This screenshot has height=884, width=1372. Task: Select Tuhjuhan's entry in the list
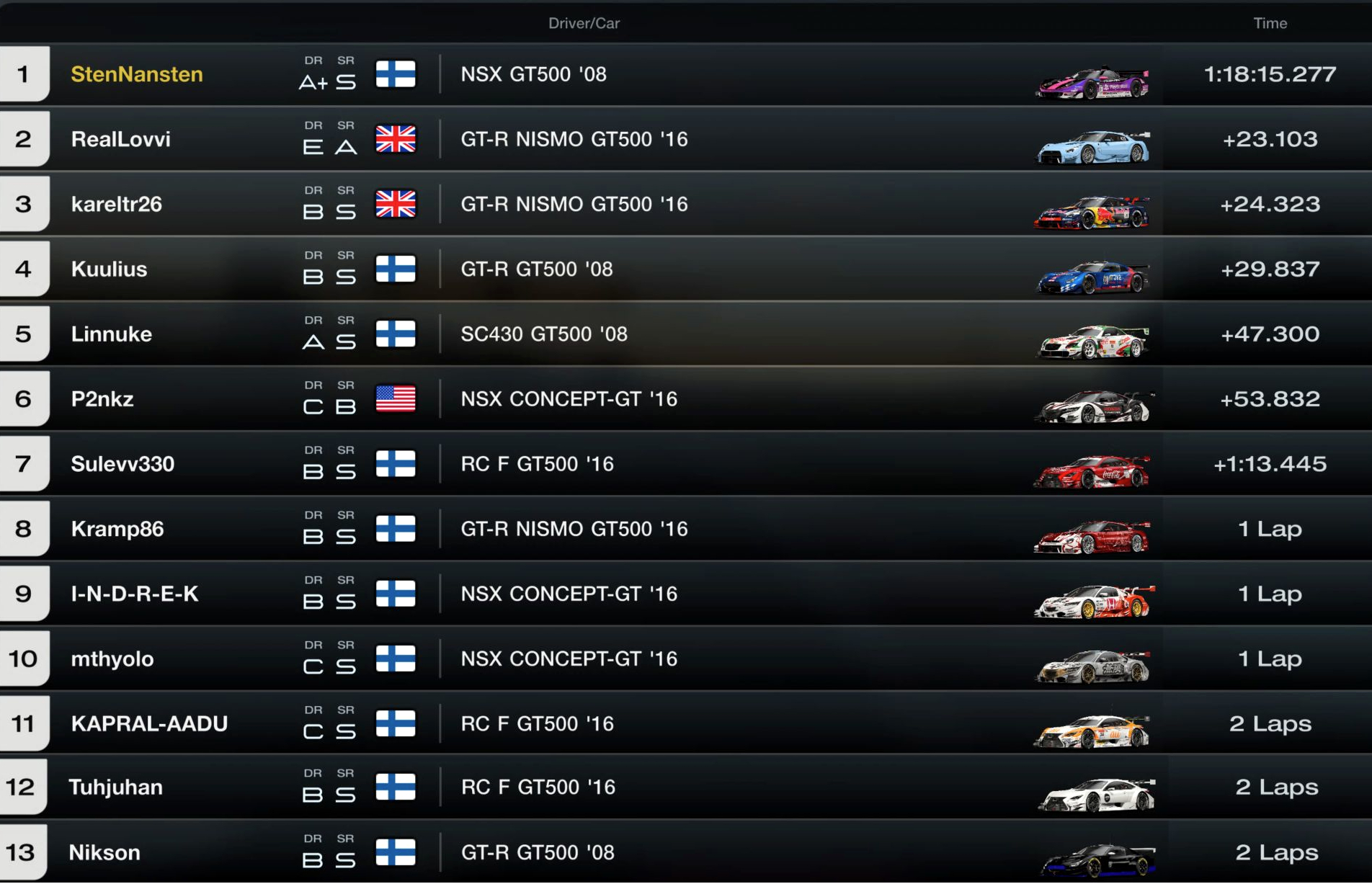pyautogui.click(x=115, y=787)
